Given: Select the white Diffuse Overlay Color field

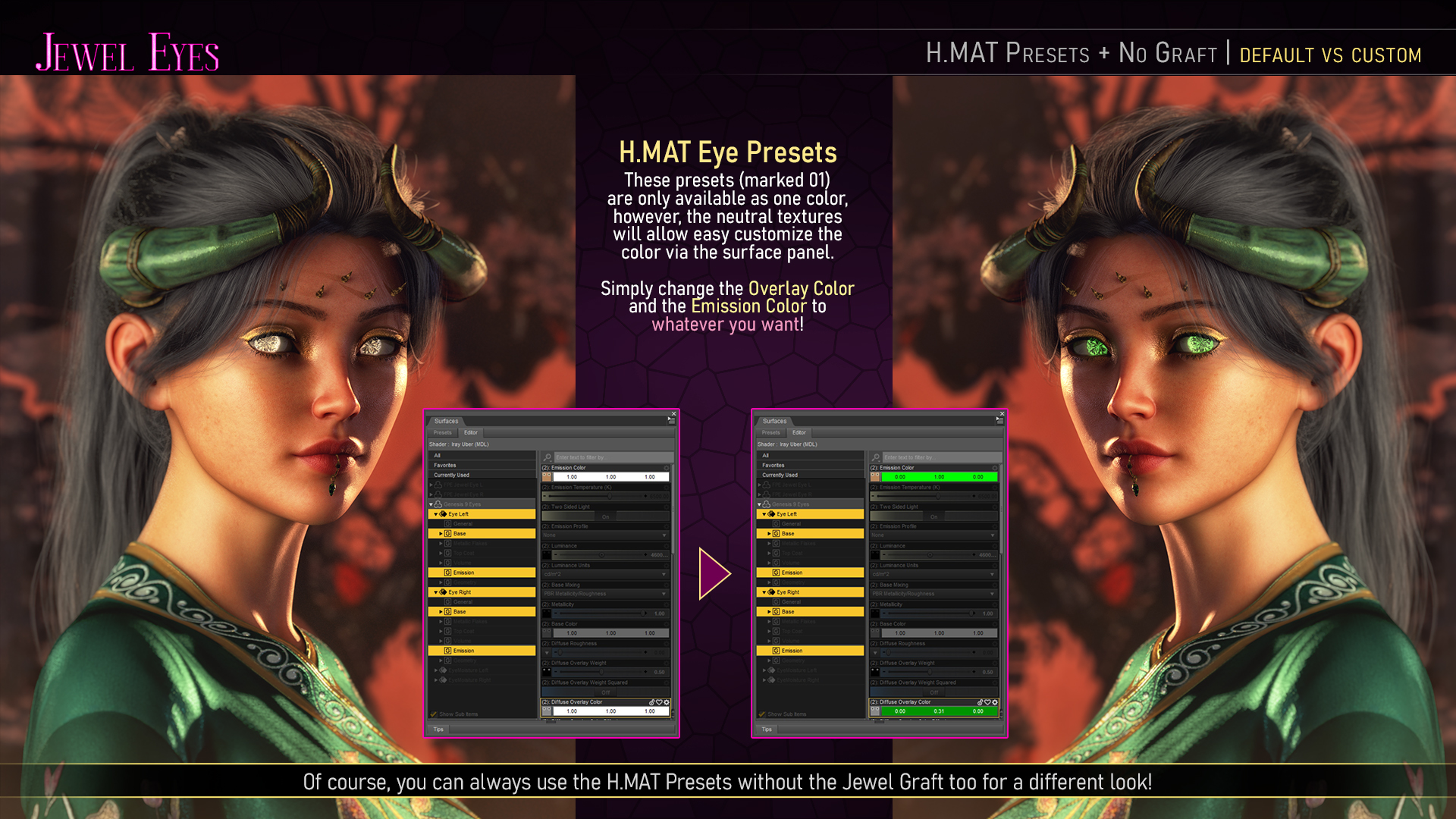Looking at the screenshot, I should coord(610,711).
